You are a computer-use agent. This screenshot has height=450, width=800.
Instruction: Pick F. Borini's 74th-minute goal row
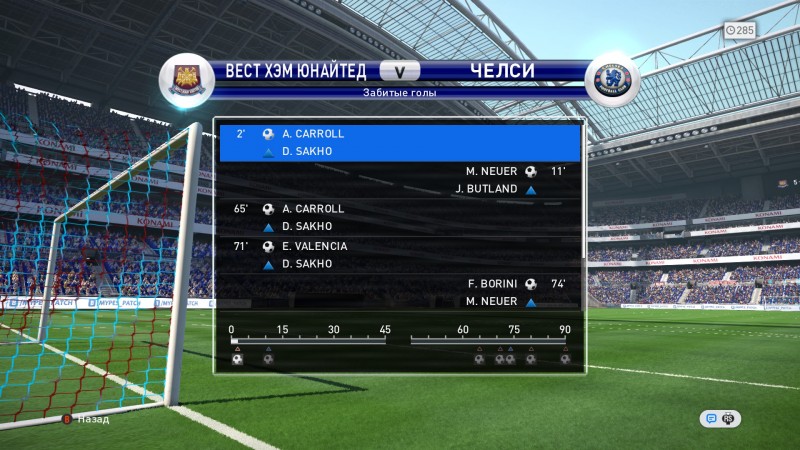click(400, 292)
